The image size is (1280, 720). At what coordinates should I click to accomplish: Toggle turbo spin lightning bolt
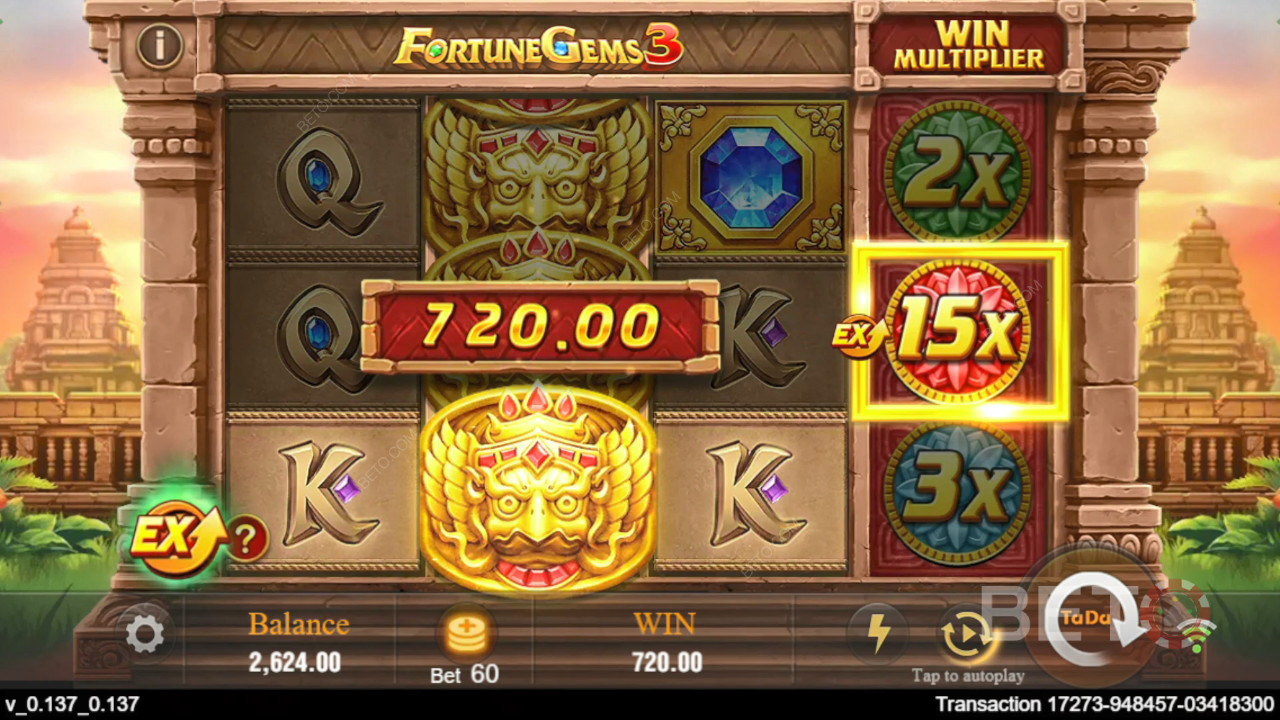[x=877, y=634]
